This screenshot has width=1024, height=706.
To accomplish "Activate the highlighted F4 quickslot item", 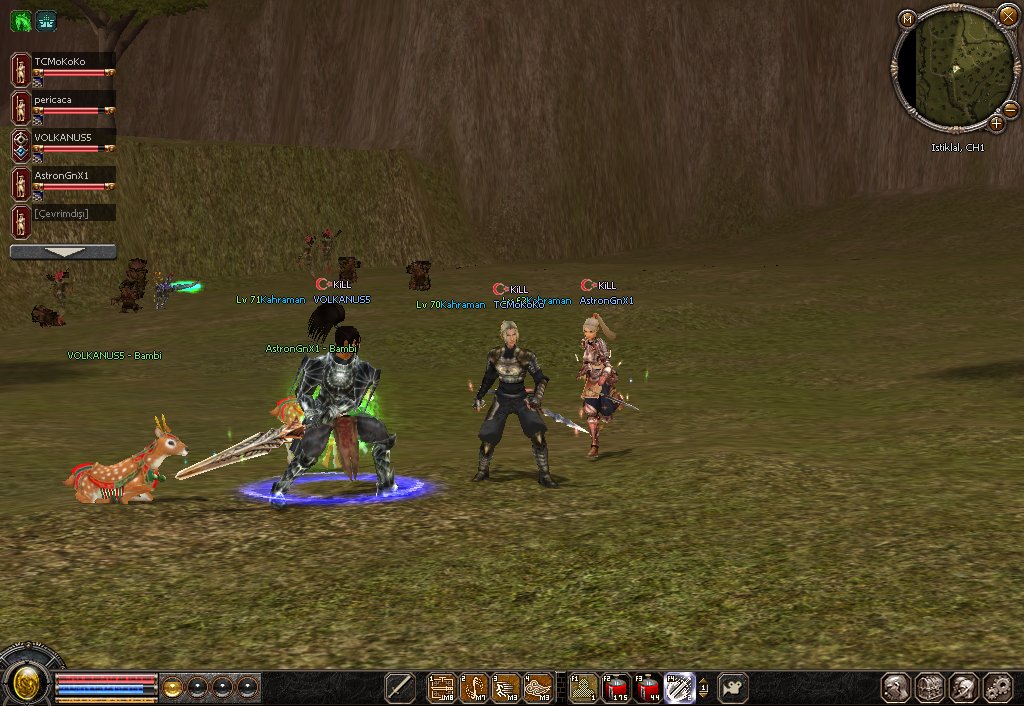I will (680, 687).
